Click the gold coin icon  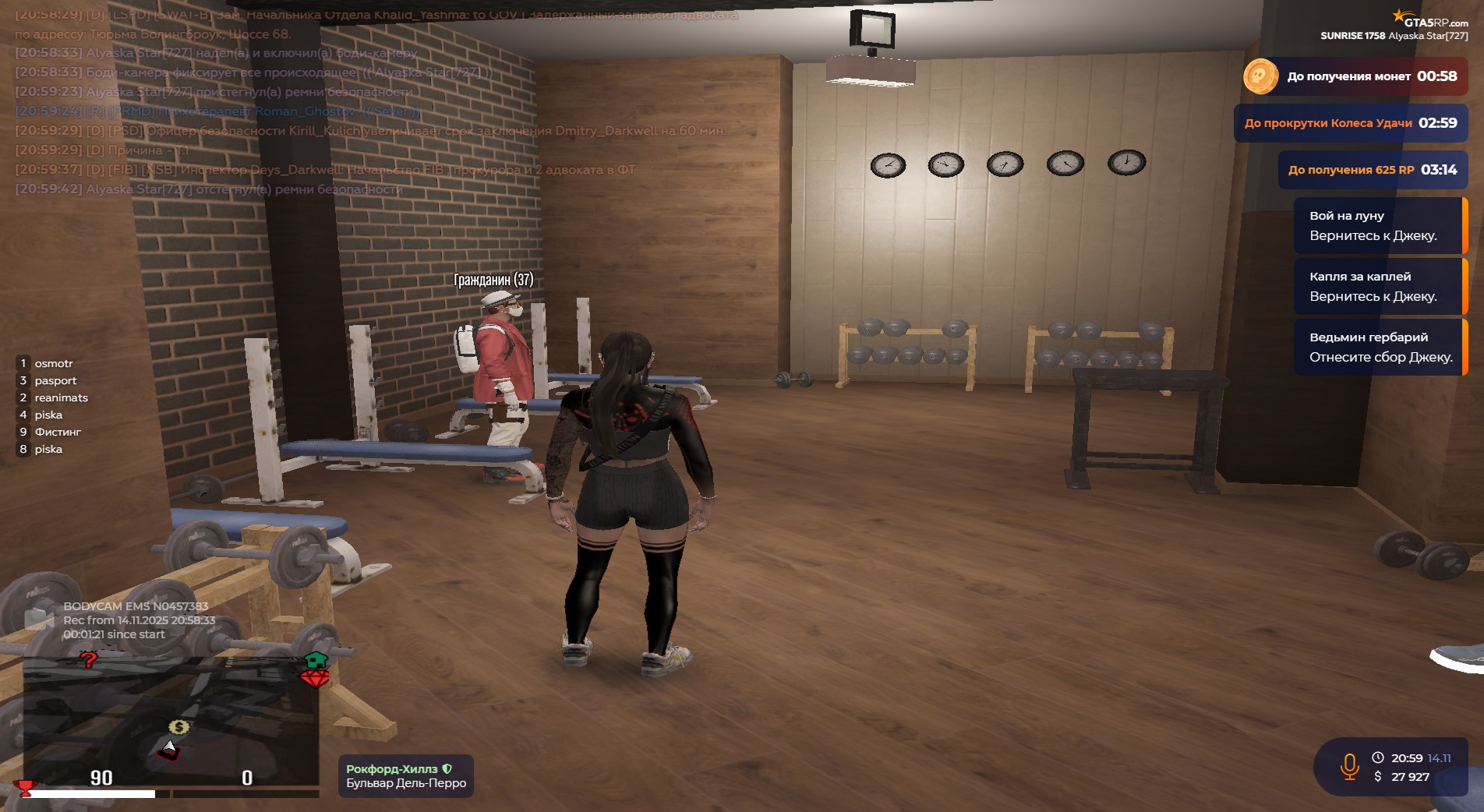(x=1260, y=76)
